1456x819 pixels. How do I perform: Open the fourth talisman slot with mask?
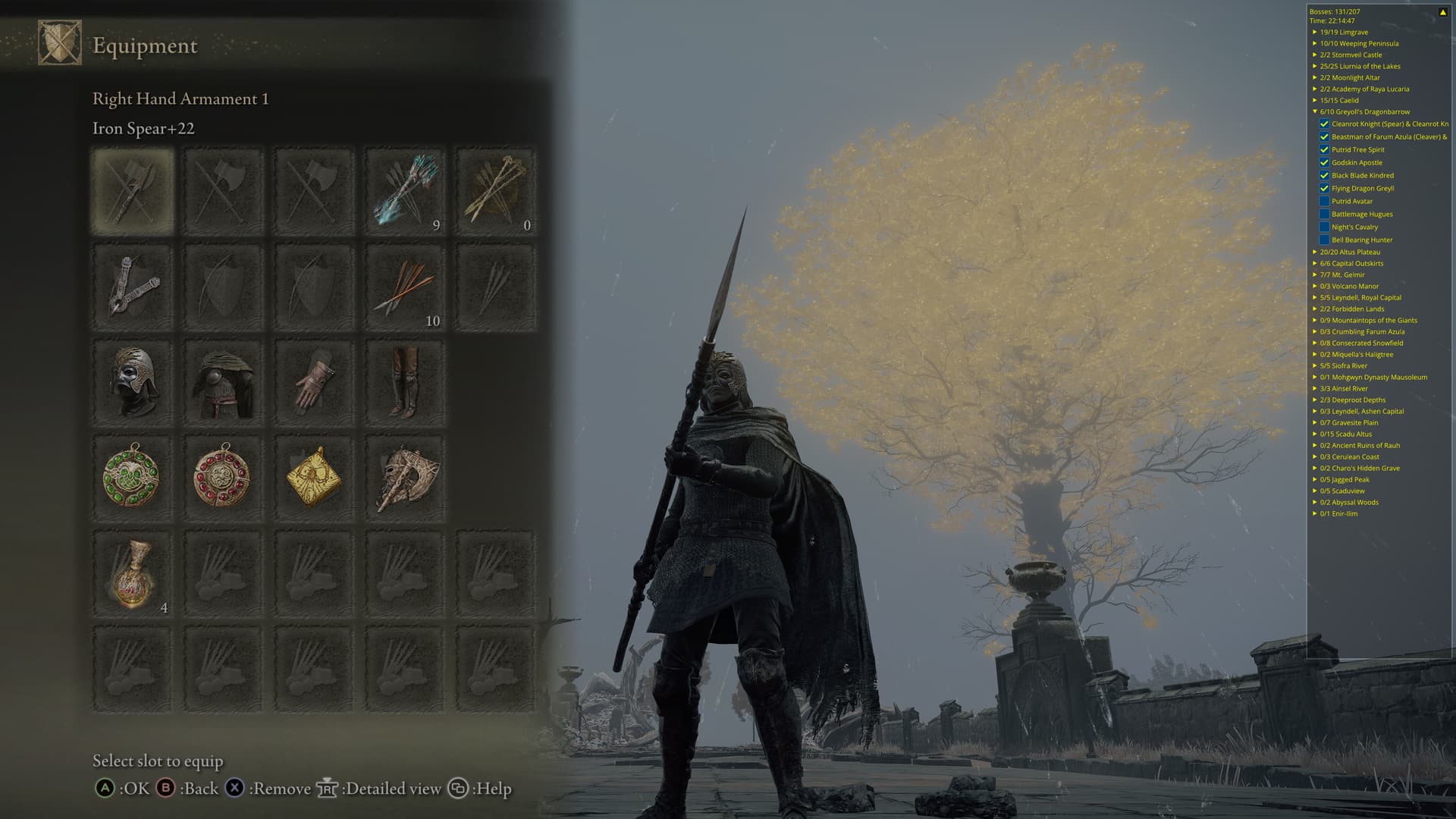(x=405, y=478)
